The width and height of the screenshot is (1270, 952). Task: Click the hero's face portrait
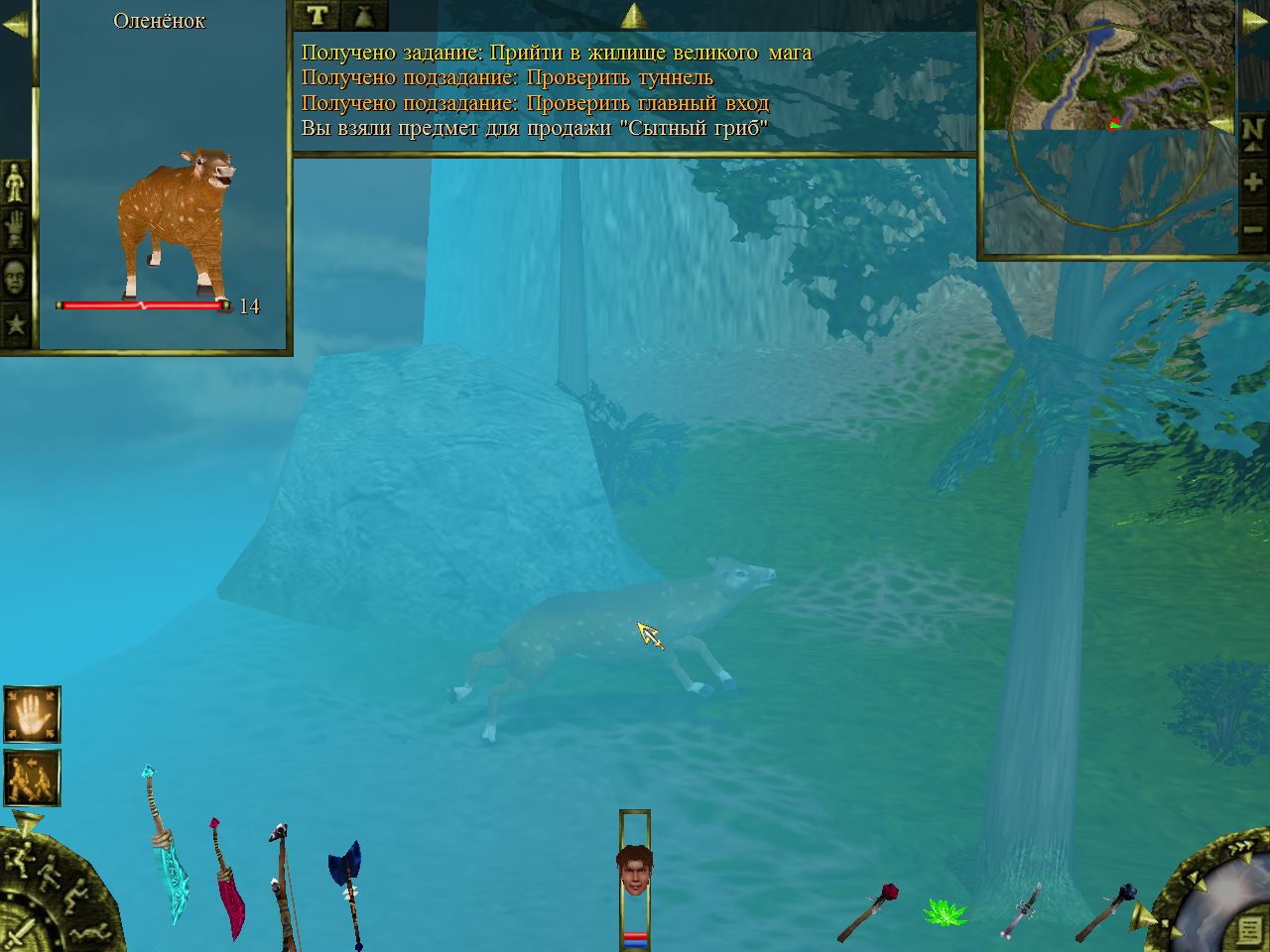click(634, 871)
